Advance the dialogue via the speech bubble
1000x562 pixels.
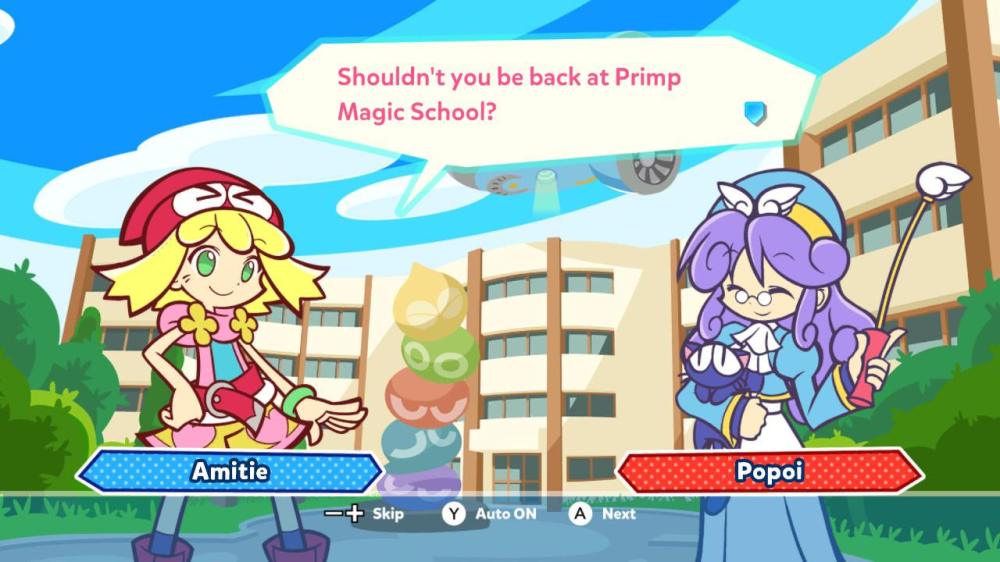pos(530,95)
